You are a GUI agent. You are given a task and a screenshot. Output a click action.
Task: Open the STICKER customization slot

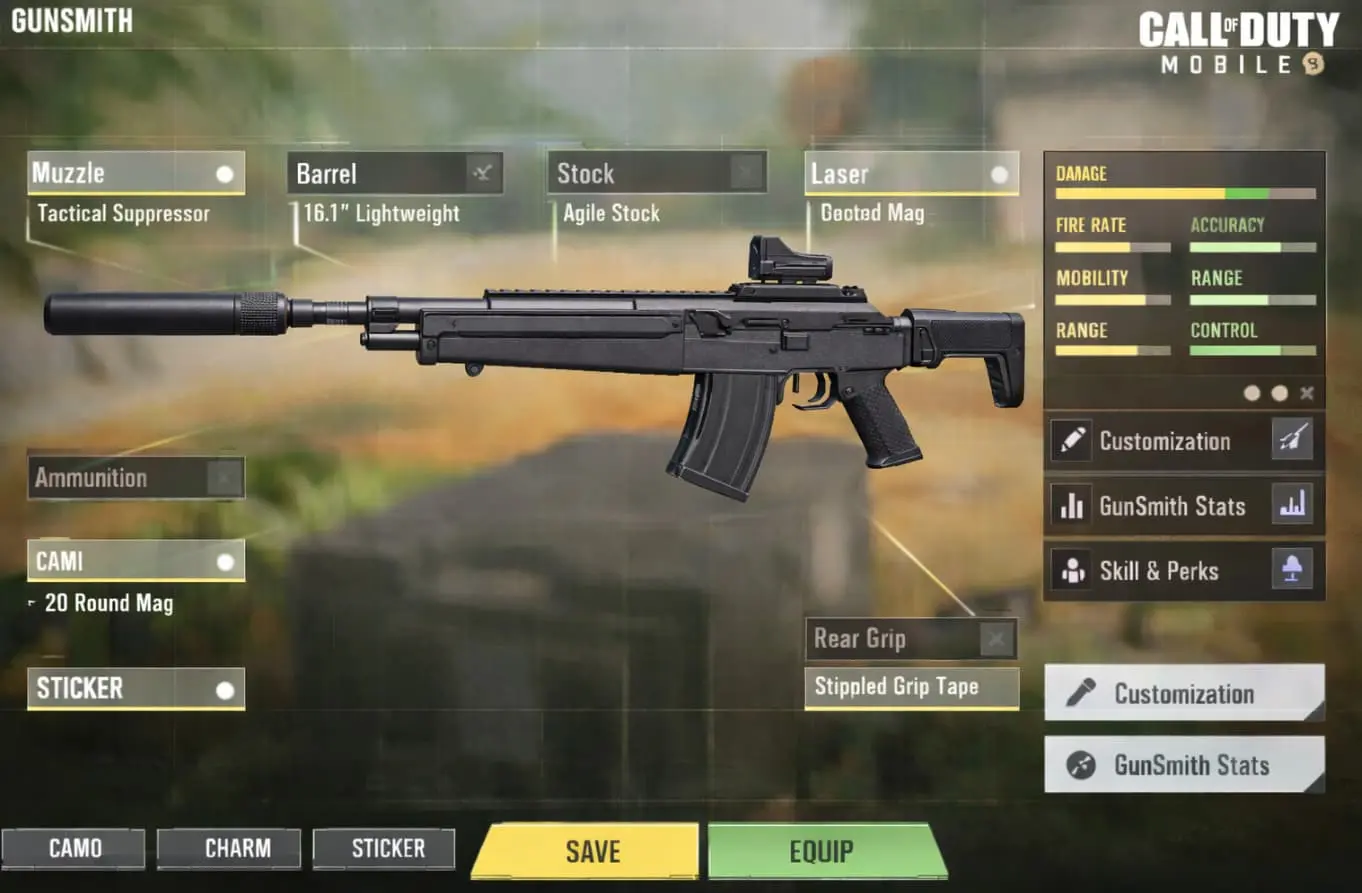(135, 688)
